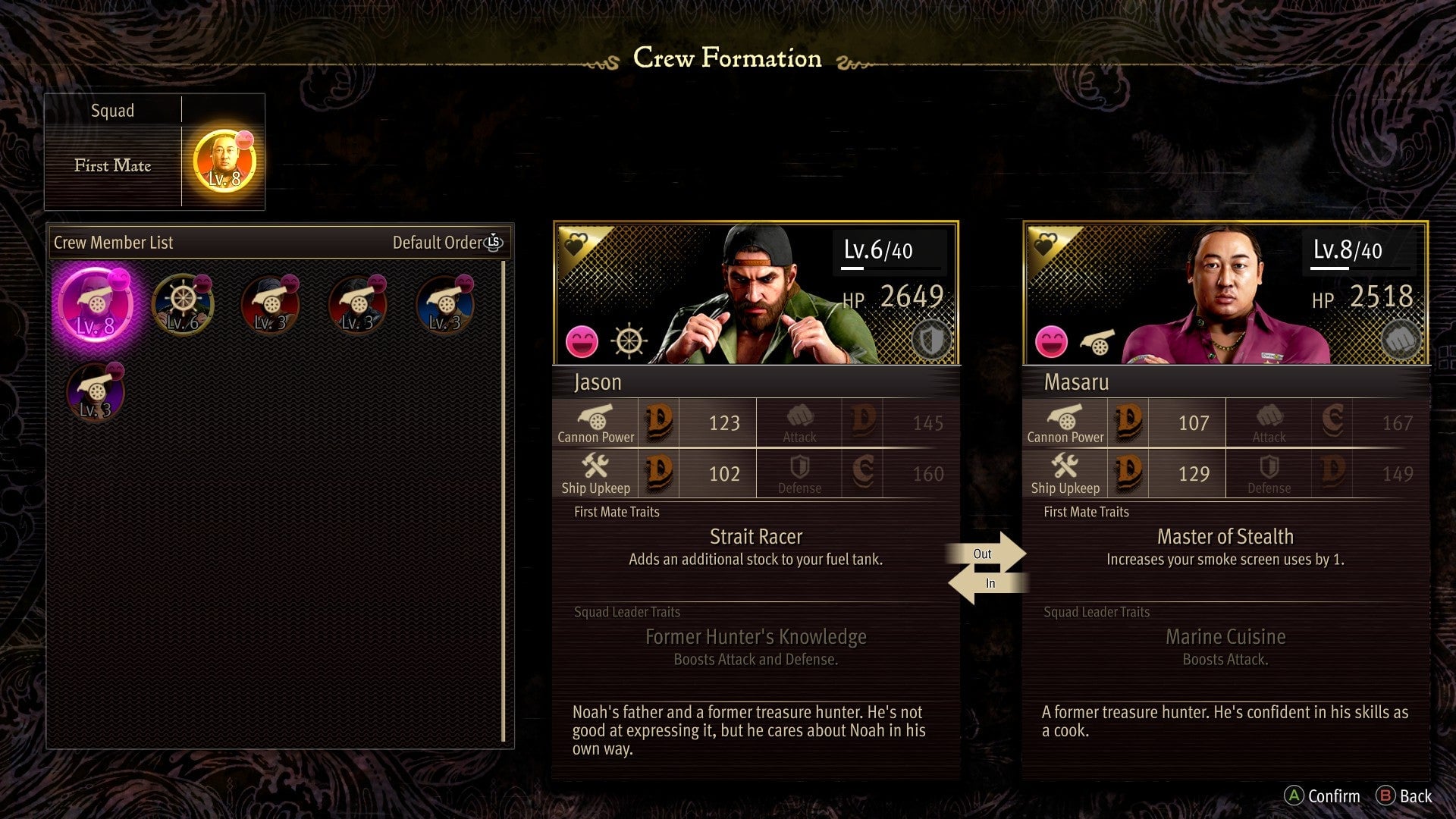Select Masaru's crew card portrait
The height and width of the screenshot is (819, 1456).
1225,294
